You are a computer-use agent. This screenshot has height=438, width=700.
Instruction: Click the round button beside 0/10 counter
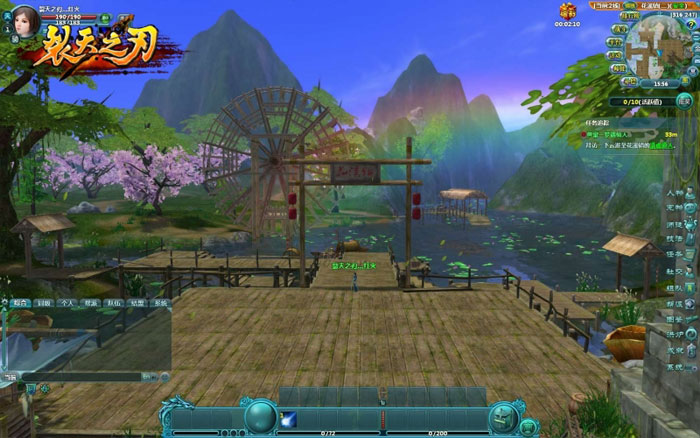coord(682,100)
